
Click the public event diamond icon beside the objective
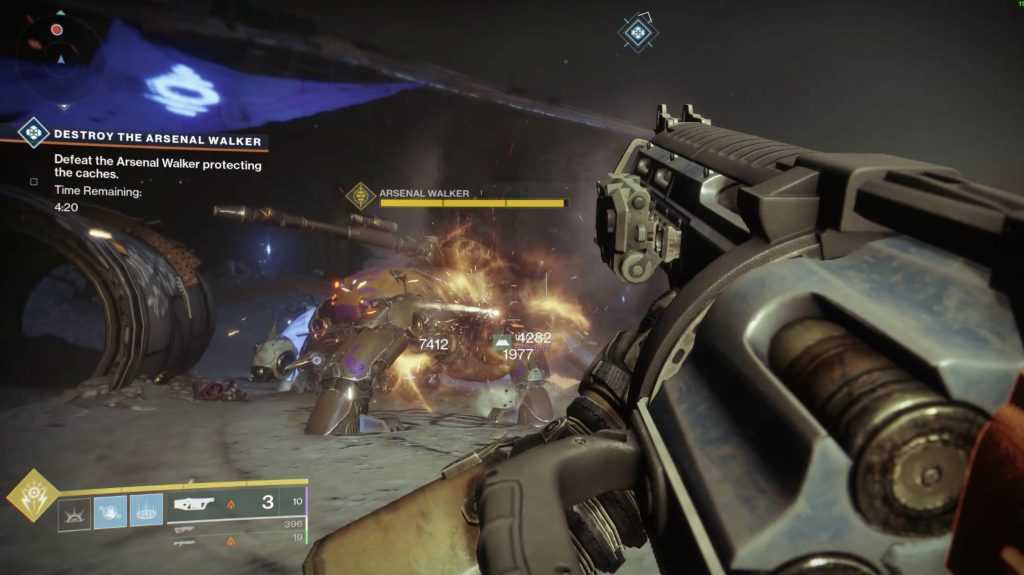point(33,132)
